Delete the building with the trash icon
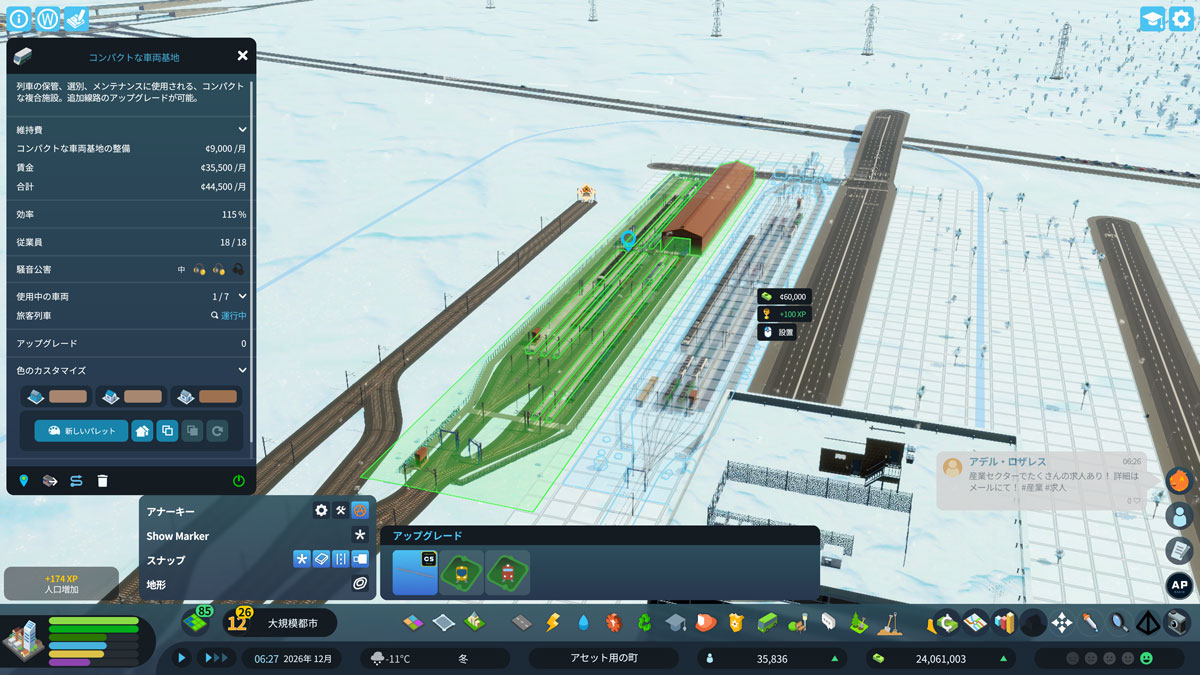The width and height of the screenshot is (1200, 675). tap(102, 481)
